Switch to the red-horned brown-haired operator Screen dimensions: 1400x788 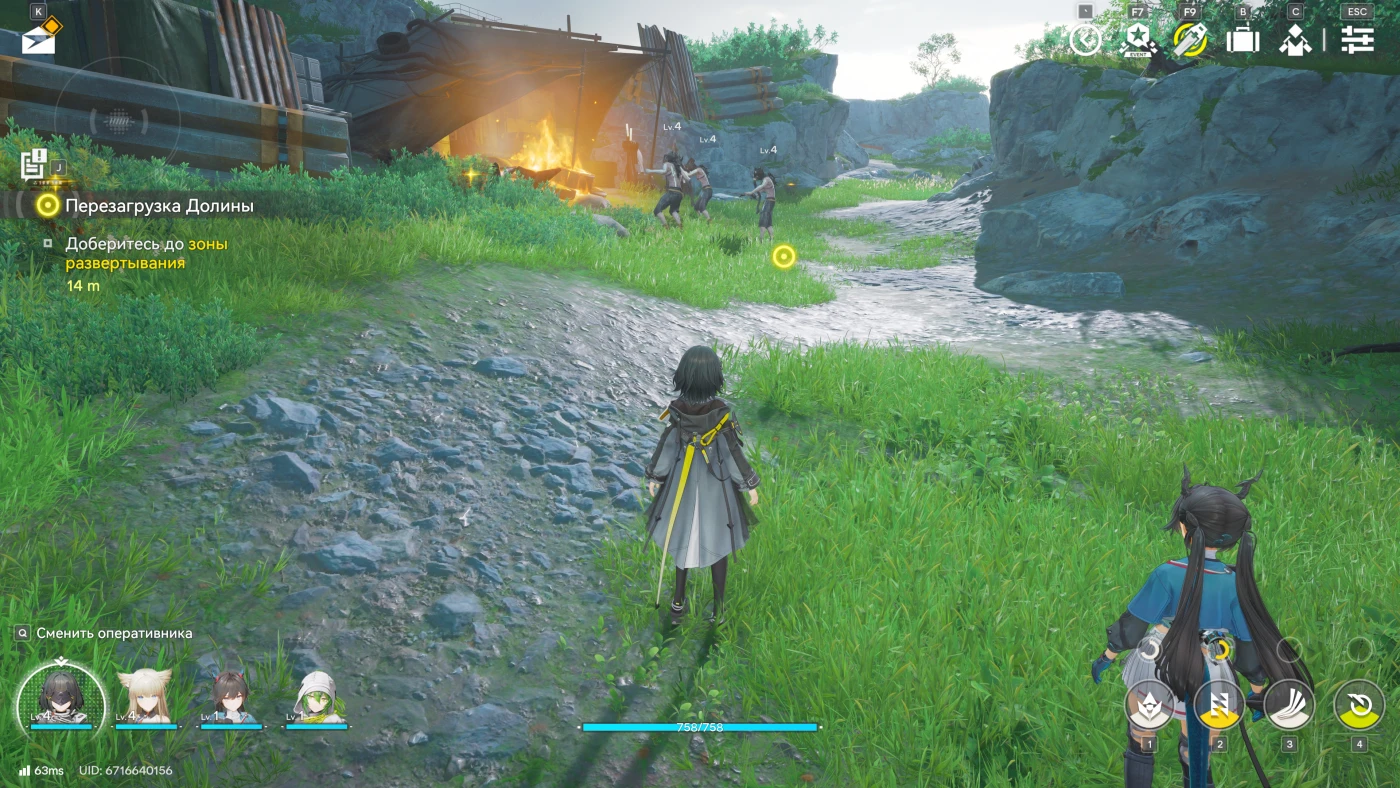tap(230, 697)
